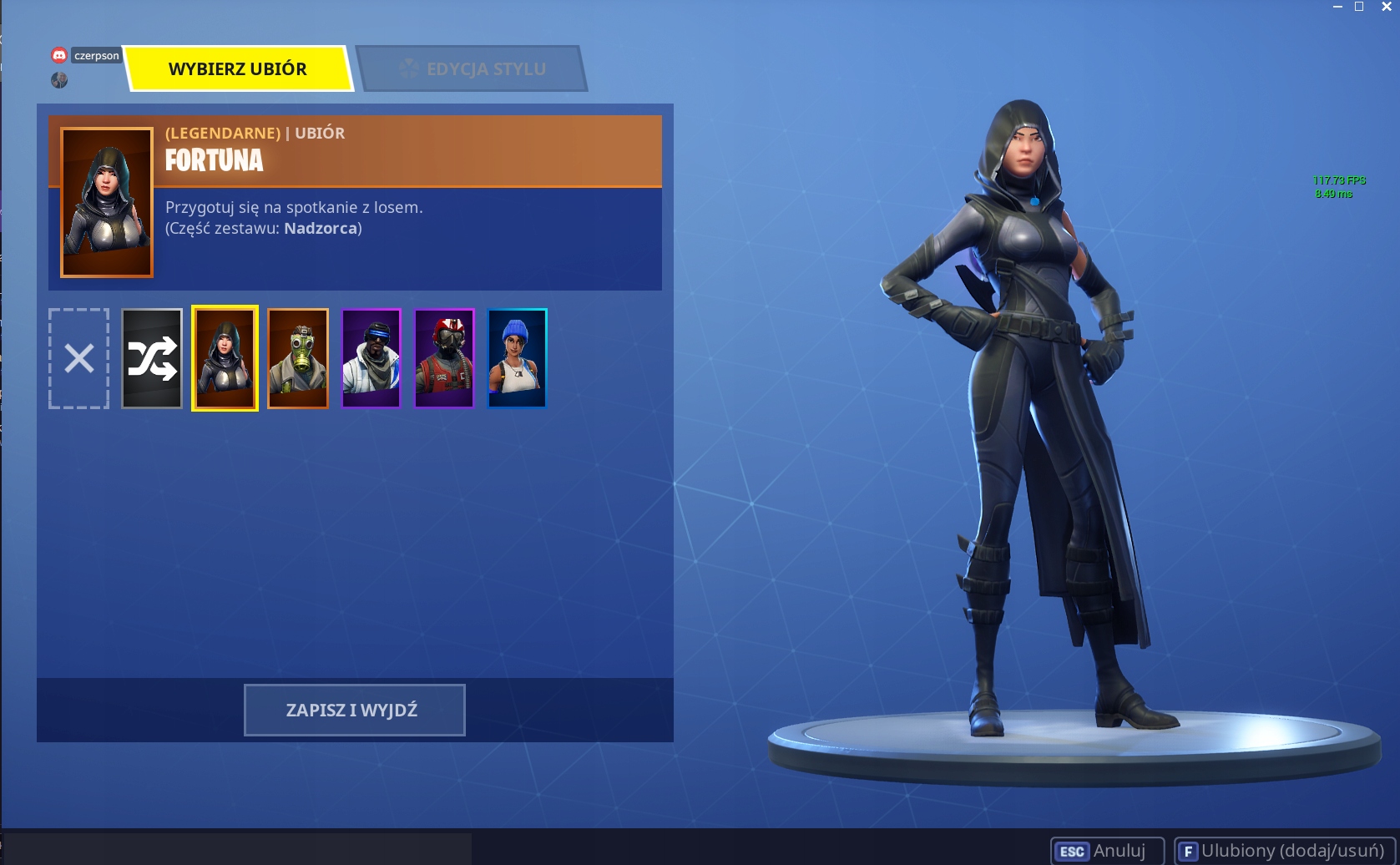This screenshot has height=865, width=1400.
Task: Pick the blue beanie girl outfit
Action: pyautogui.click(x=517, y=357)
